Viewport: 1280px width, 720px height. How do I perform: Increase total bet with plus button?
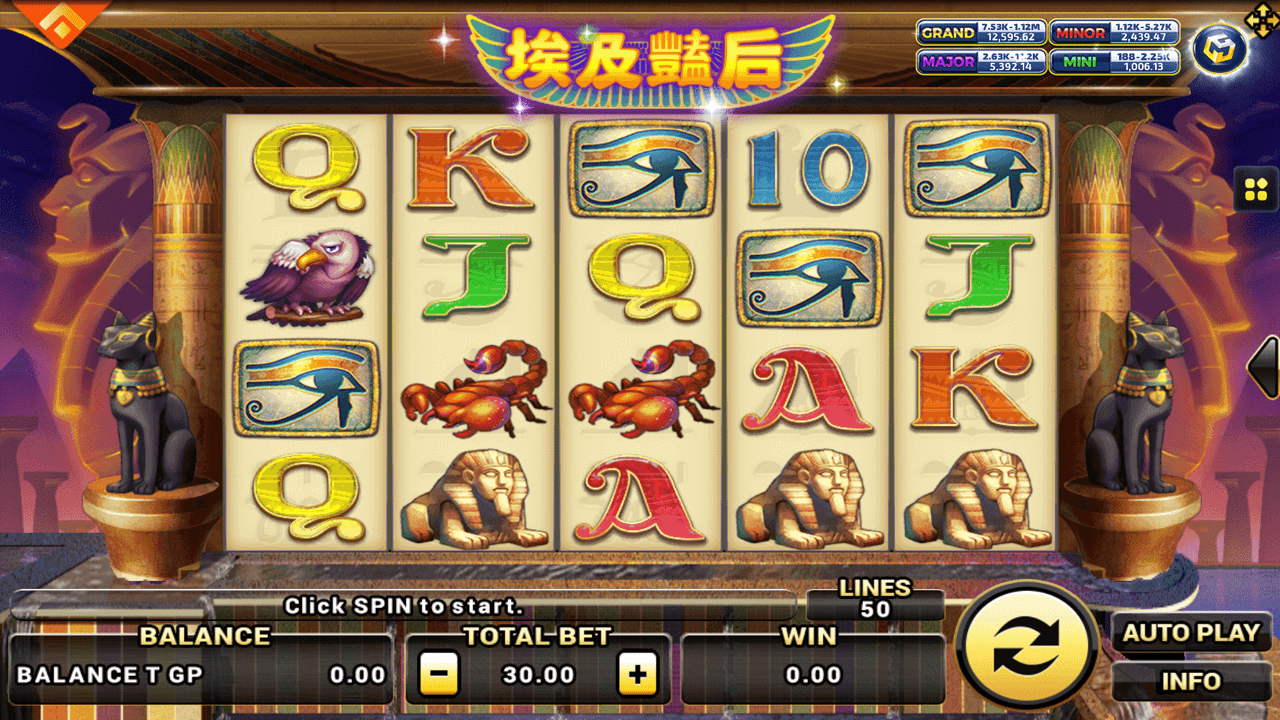(x=637, y=675)
